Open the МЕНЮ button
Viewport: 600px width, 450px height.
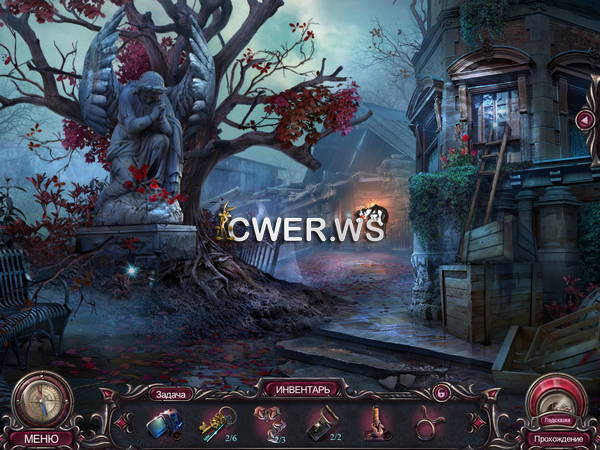pos(41,437)
